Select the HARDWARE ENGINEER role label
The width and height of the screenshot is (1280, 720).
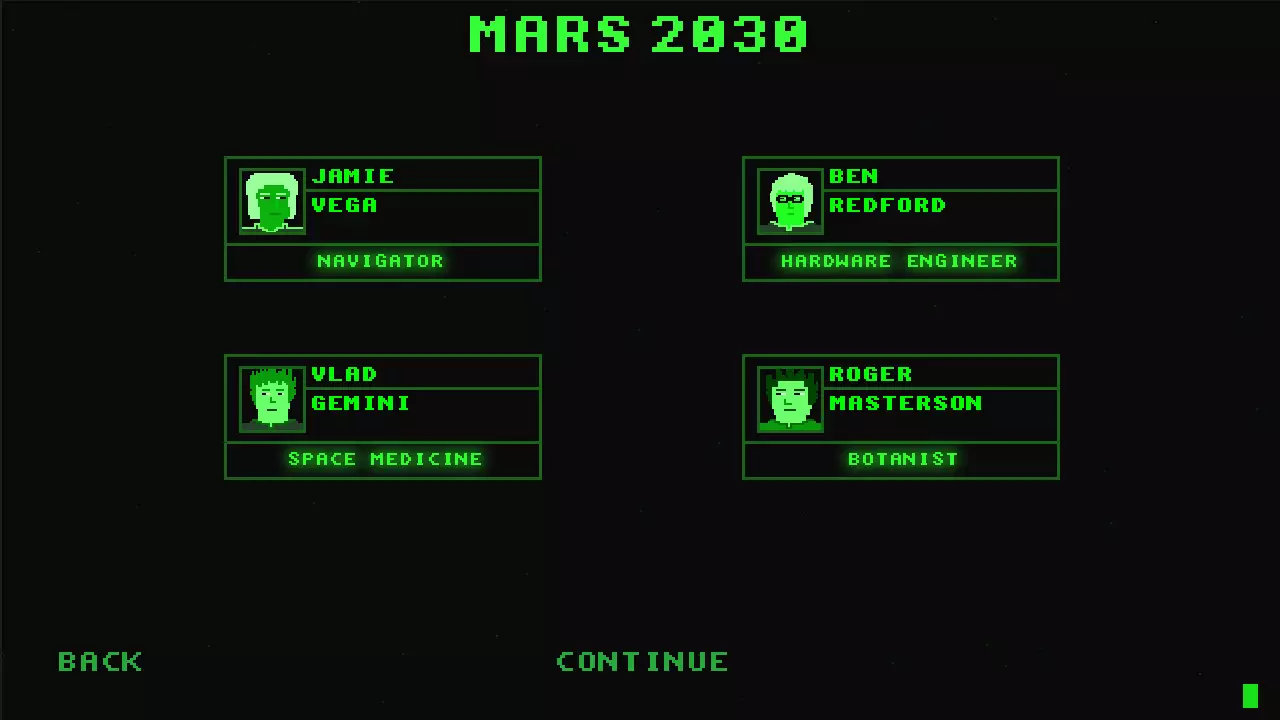point(899,261)
